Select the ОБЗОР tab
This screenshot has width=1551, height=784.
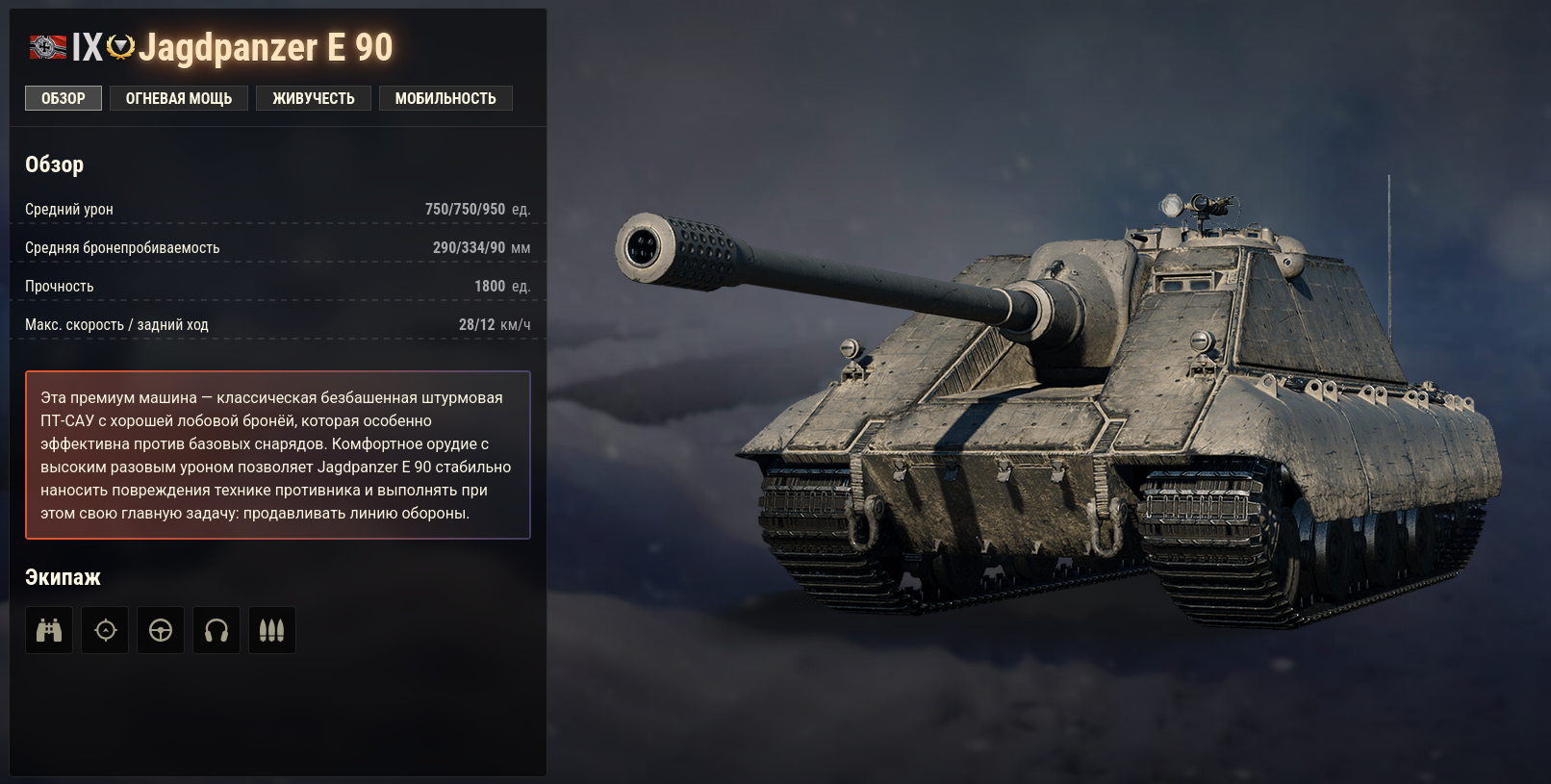[63, 97]
